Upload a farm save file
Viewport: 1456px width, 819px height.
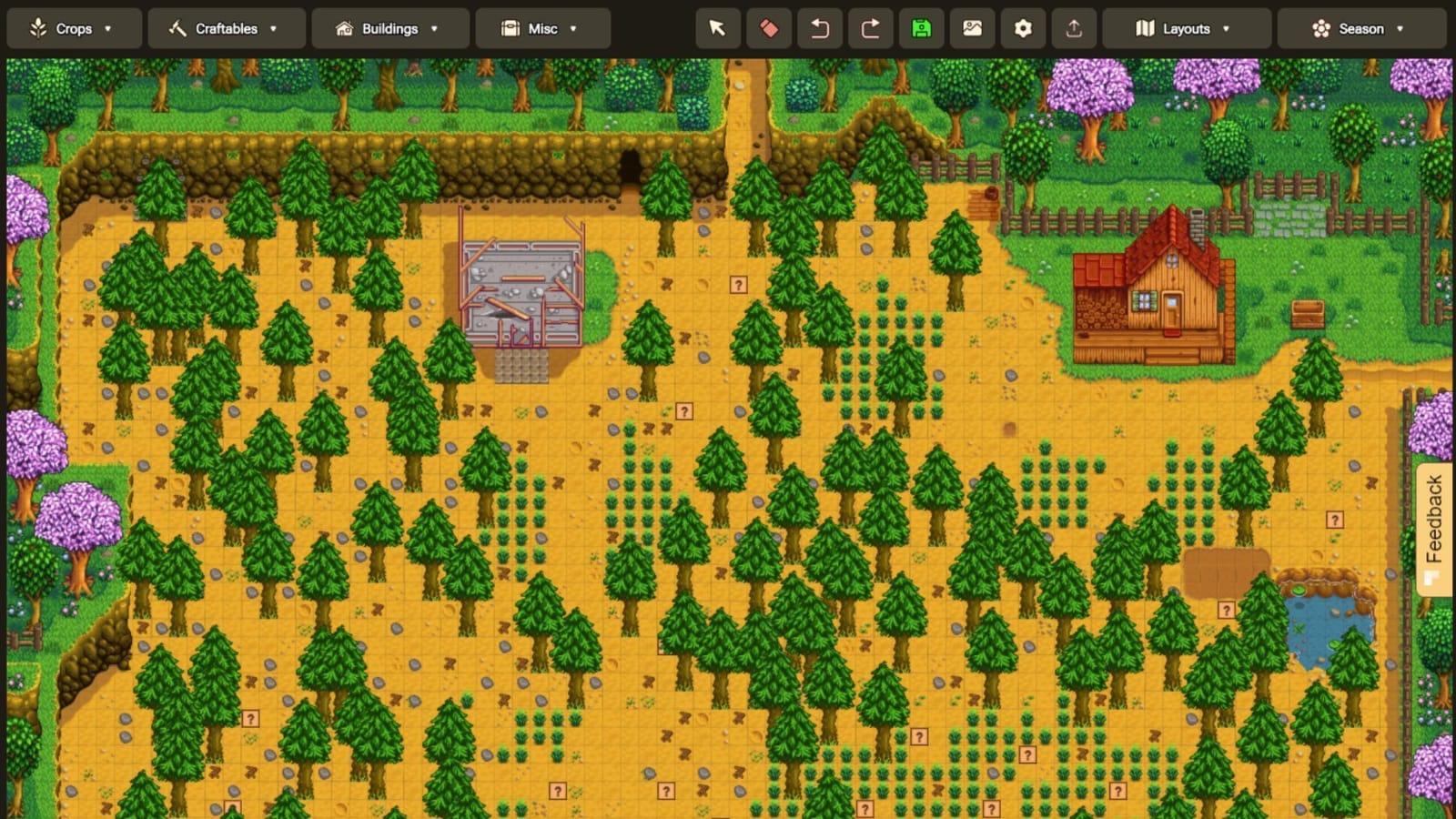pyautogui.click(x=1074, y=28)
